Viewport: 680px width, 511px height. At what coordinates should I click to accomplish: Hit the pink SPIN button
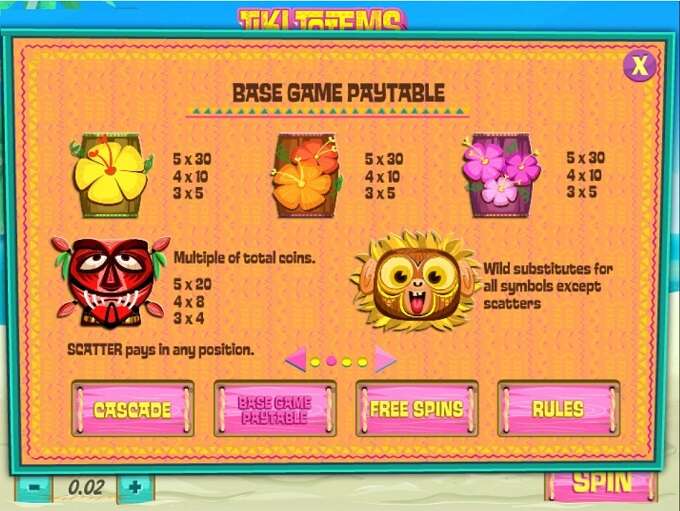tap(601, 483)
